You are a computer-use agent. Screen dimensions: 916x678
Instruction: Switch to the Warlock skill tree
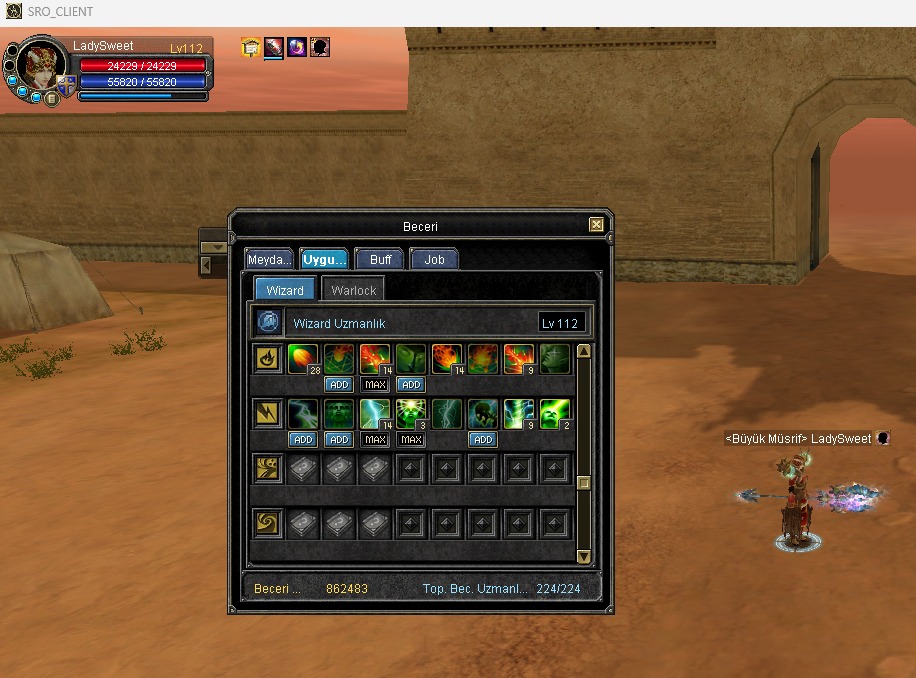pos(353,291)
